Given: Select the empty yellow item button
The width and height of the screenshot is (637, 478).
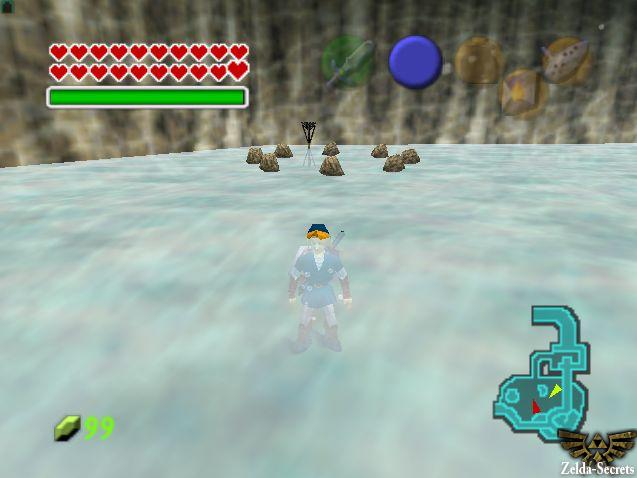Looking at the screenshot, I should pyautogui.click(x=479, y=60).
